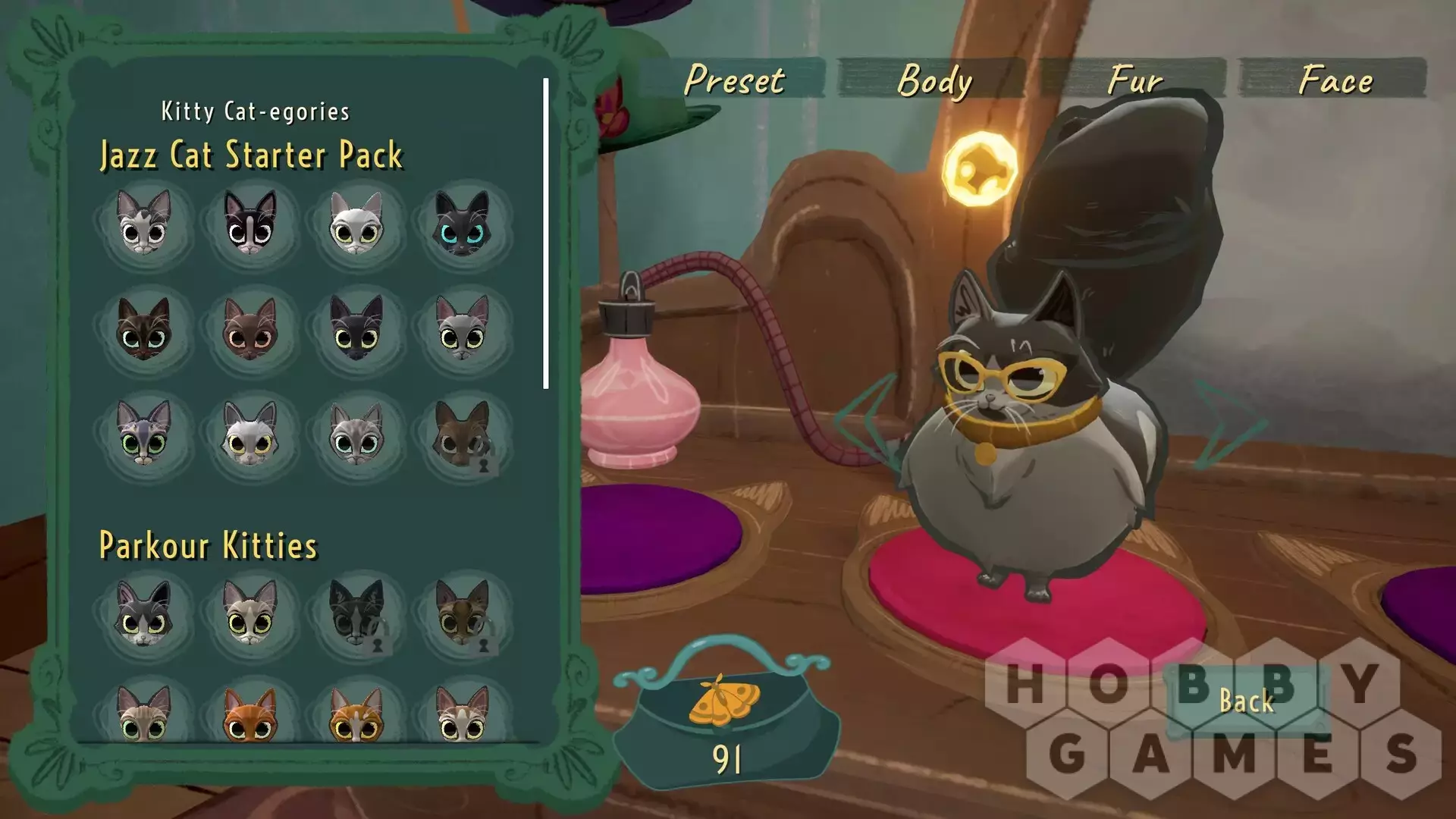Viewport: 1456px width, 819px height.
Task: Pick the gray cat with green eyes
Action: [x=144, y=435]
